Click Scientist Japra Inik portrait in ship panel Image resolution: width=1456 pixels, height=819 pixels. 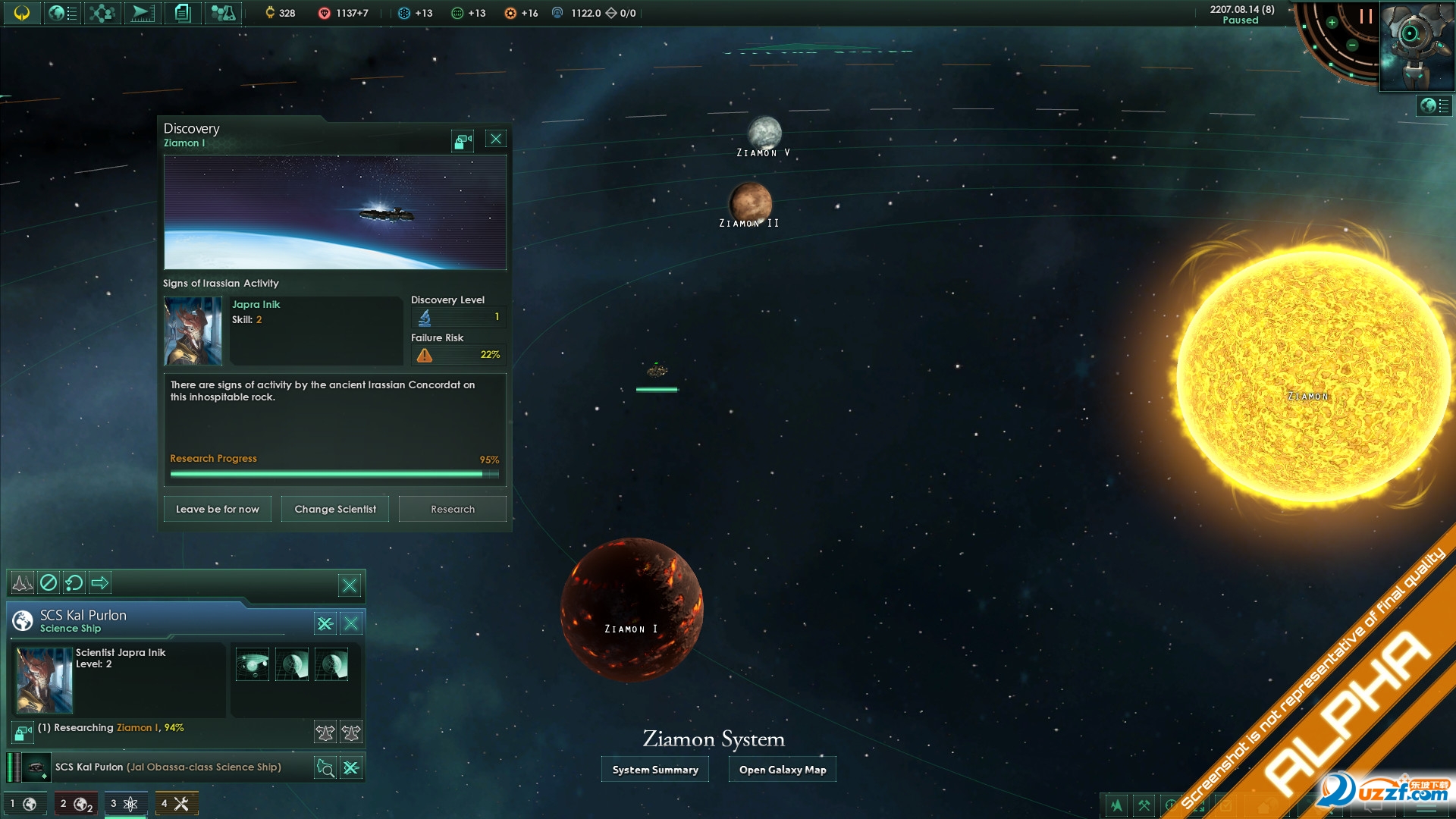point(45,680)
